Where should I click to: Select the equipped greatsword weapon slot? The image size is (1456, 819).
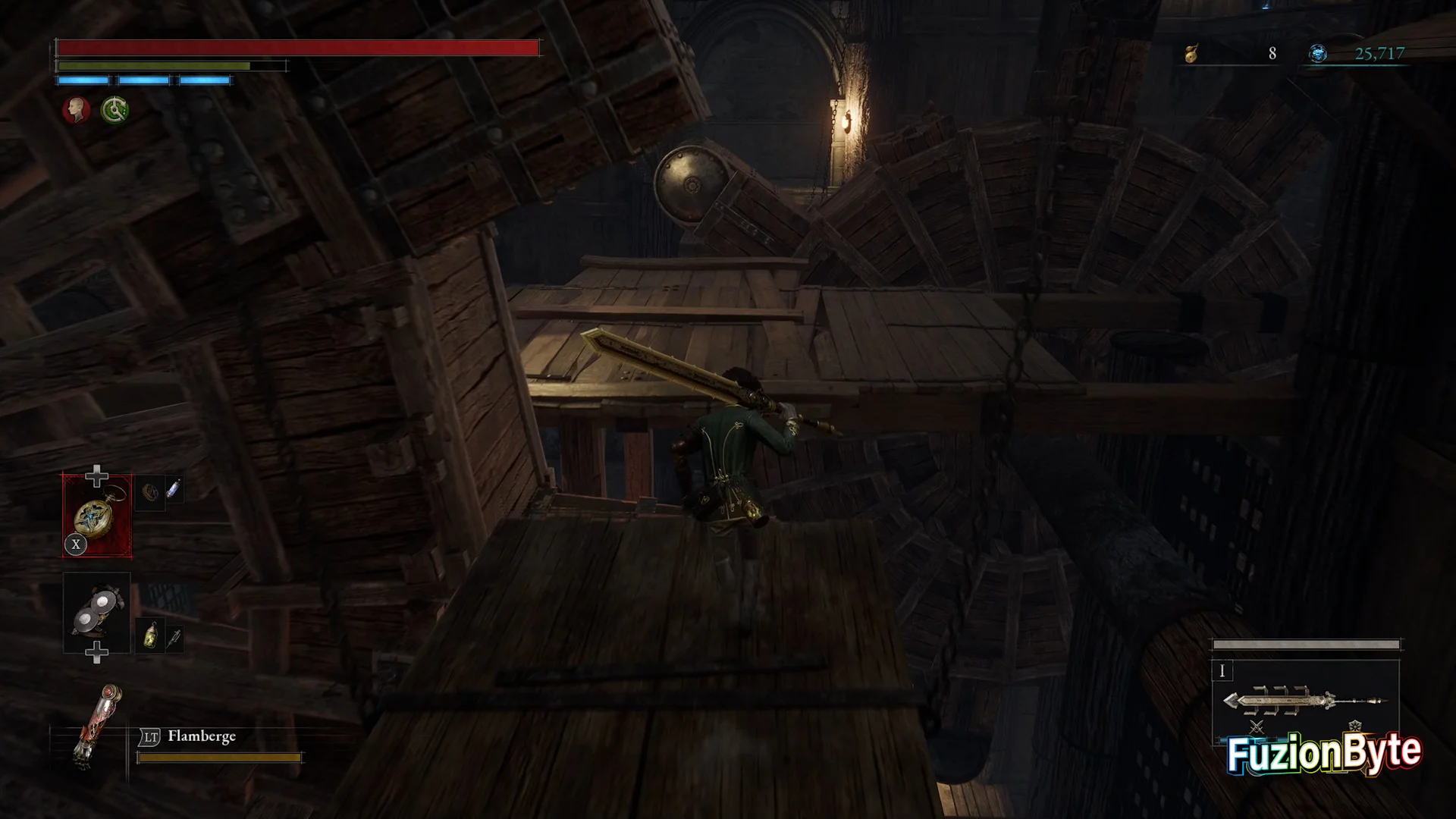(1305, 701)
